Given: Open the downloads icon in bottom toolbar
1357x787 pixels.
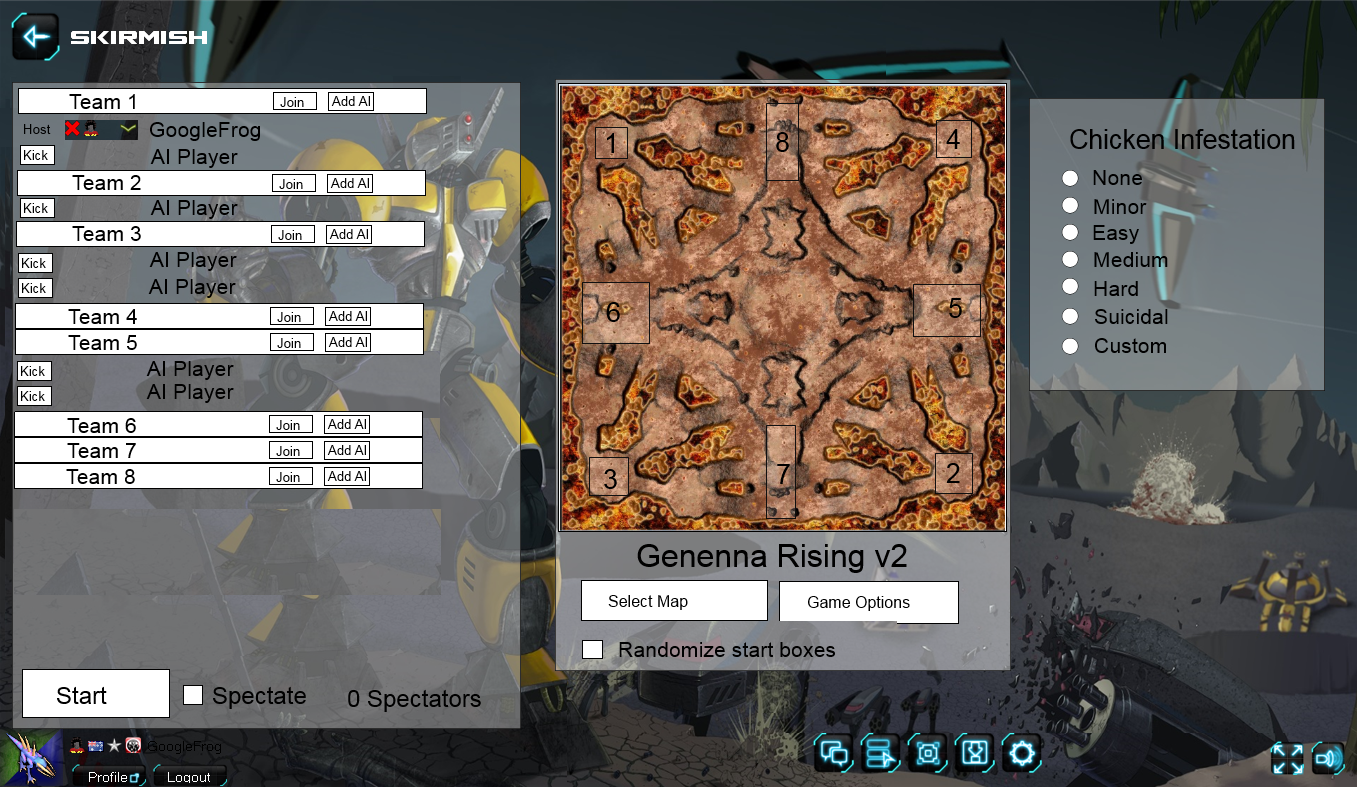Looking at the screenshot, I should pyautogui.click(x=975, y=753).
